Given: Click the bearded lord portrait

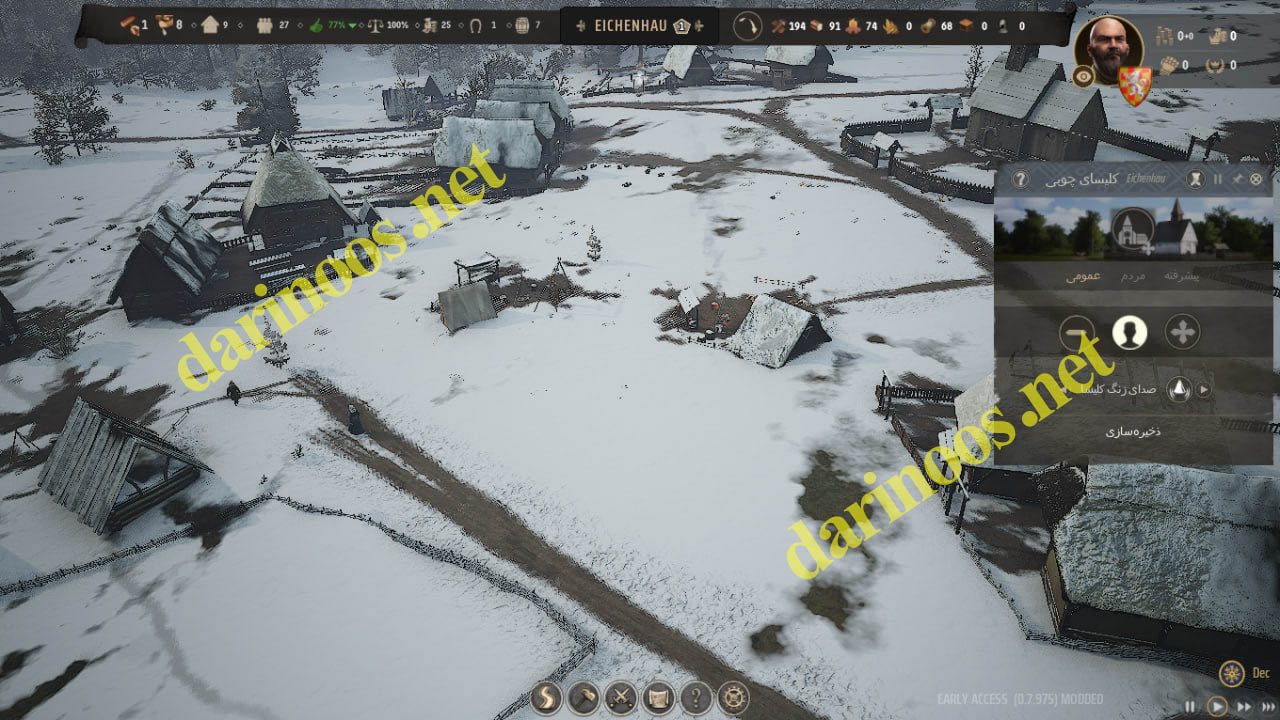Looking at the screenshot, I should (x=1108, y=50).
